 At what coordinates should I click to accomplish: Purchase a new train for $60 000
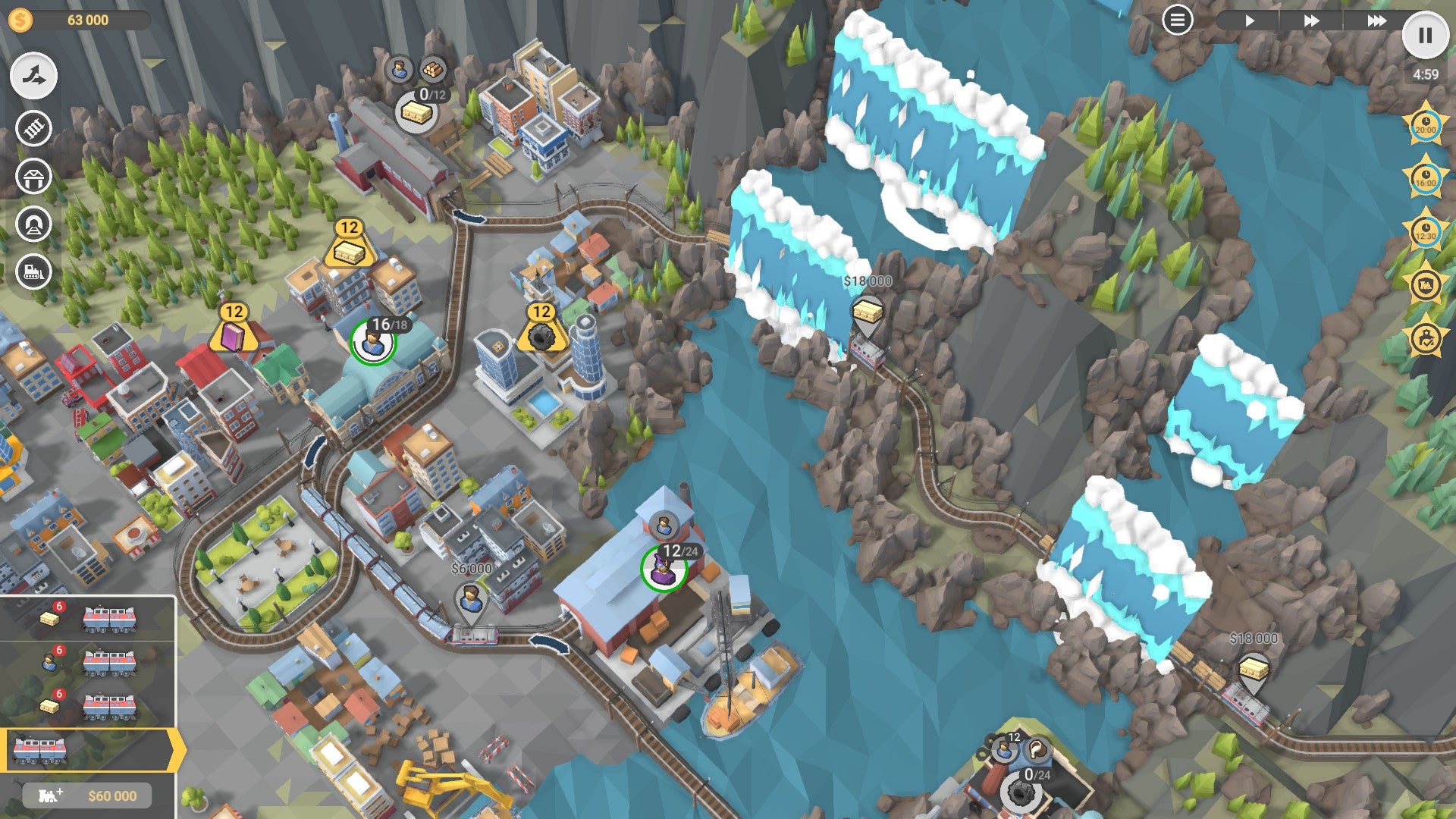tap(87, 796)
